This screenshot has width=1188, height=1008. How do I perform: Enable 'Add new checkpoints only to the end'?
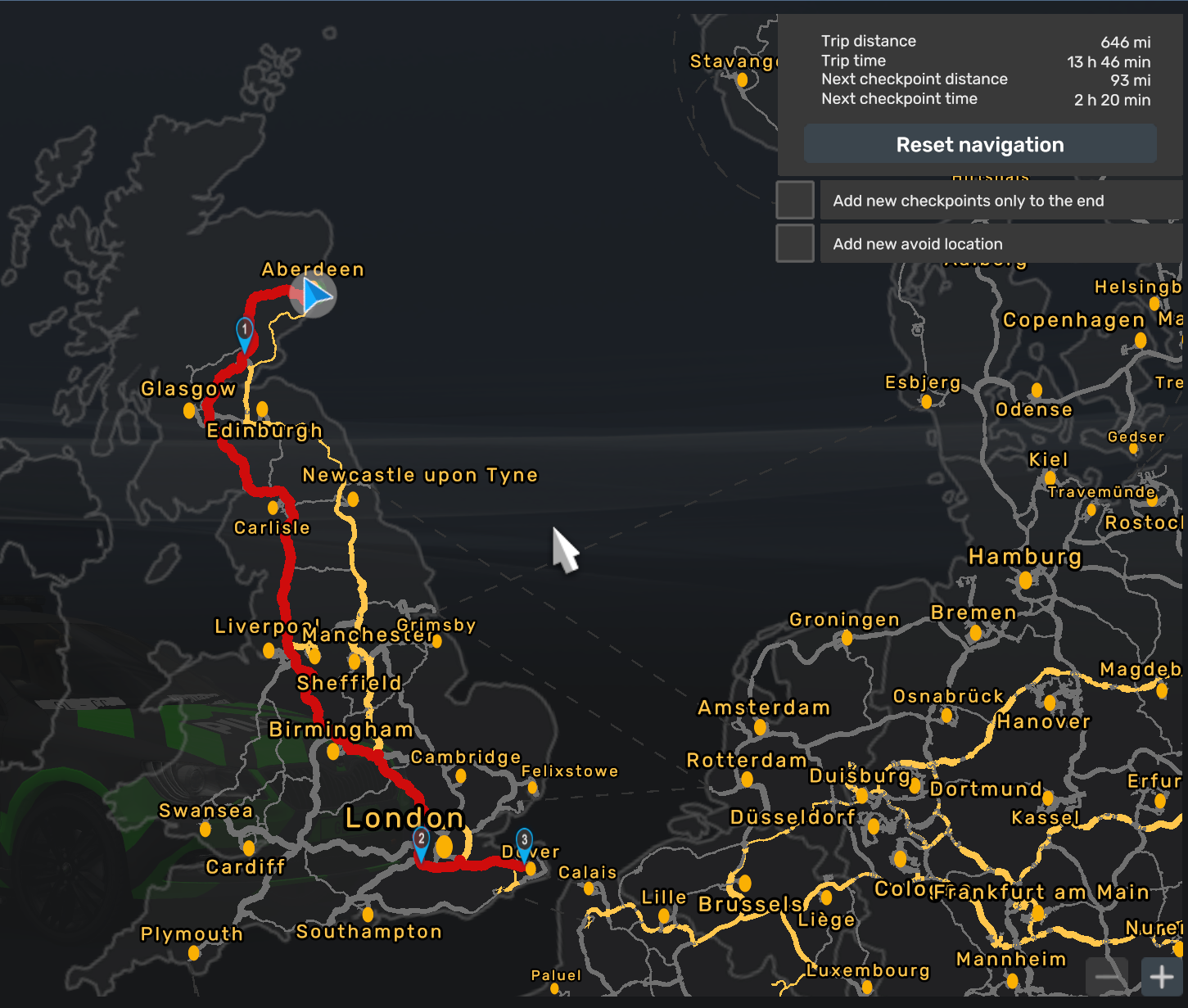793,199
